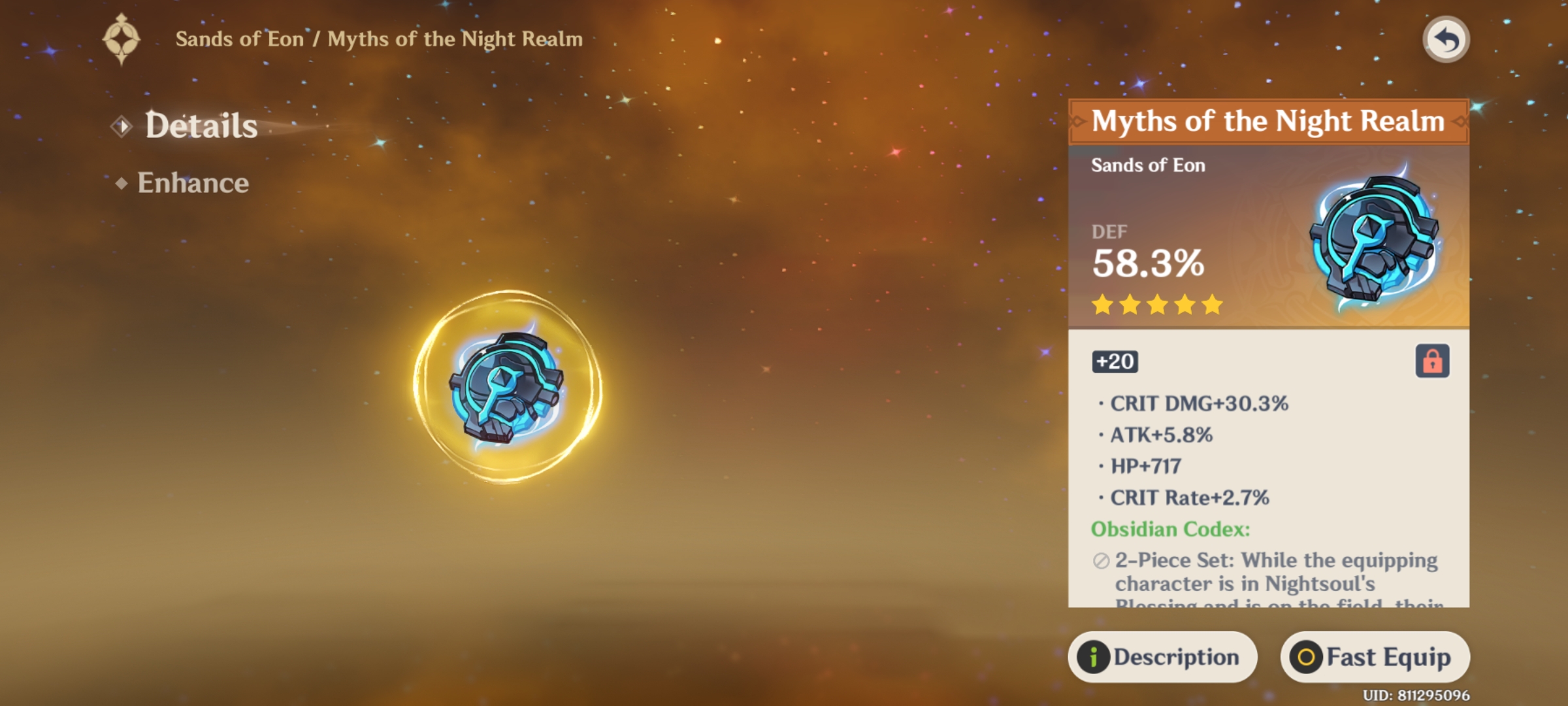Click the back arrow icon at top right

(x=1445, y=39)
